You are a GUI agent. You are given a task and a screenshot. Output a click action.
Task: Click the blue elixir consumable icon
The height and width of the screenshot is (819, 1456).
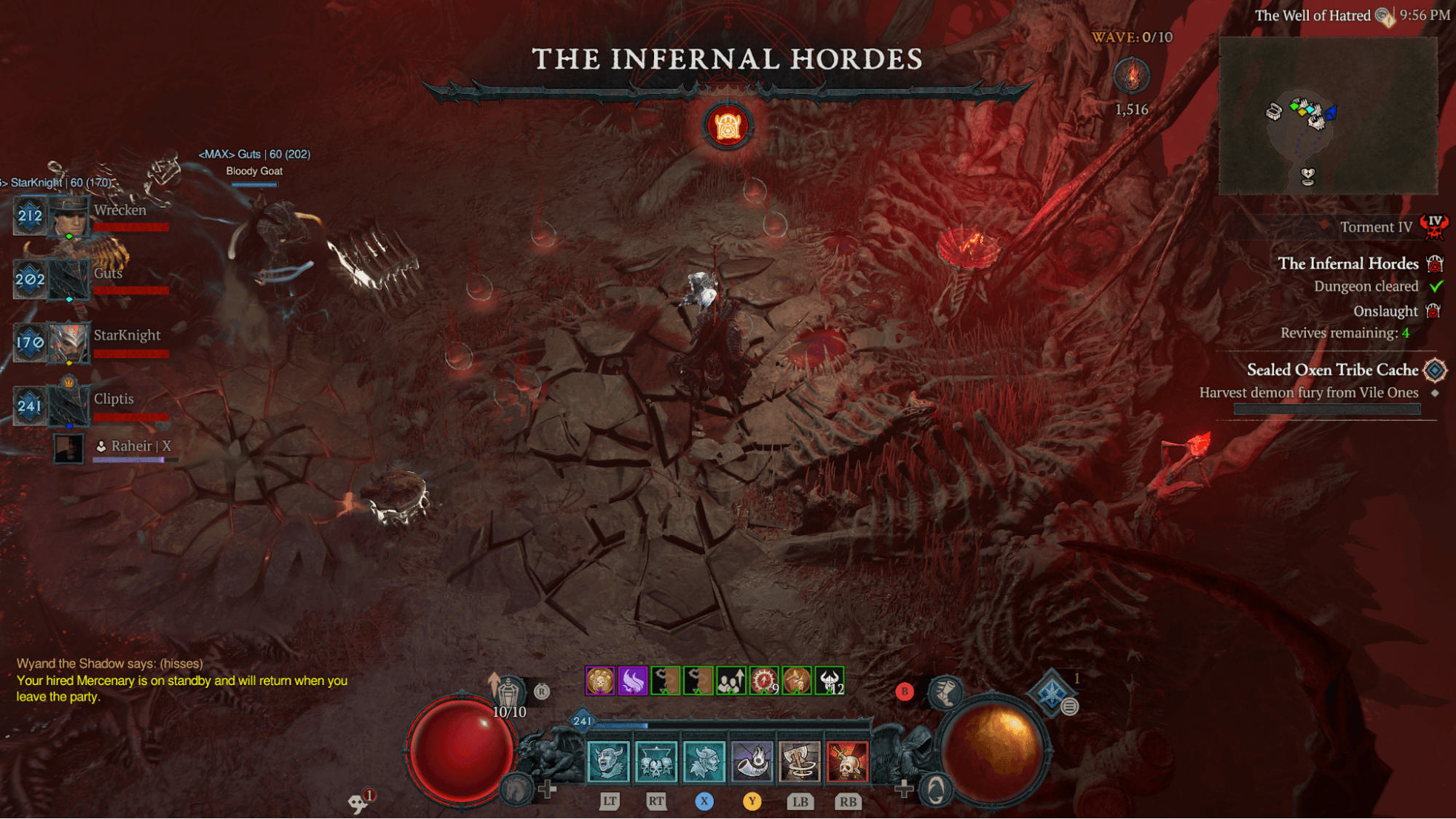coord(1052,691)
